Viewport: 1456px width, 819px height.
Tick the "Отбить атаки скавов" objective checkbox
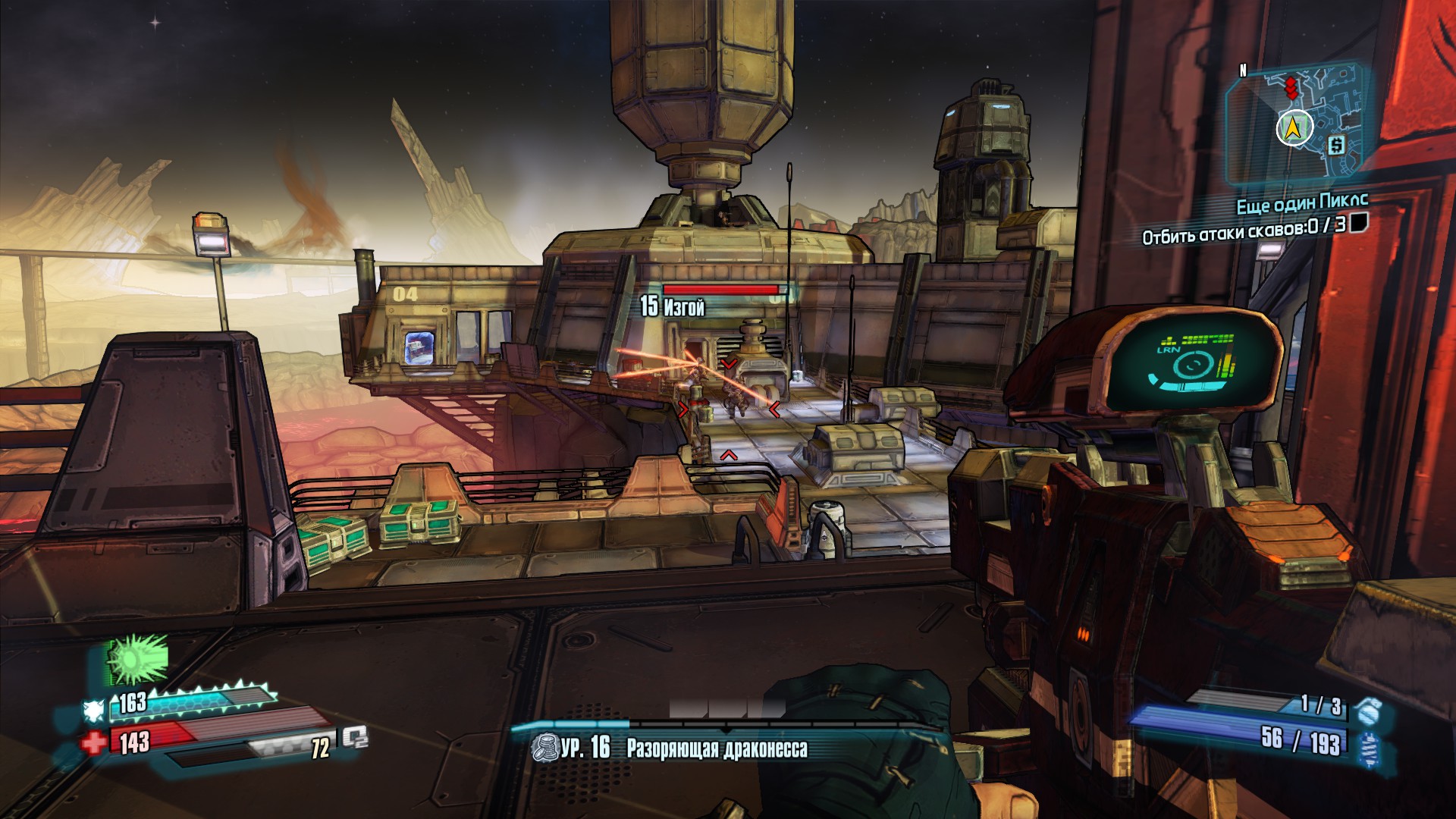(1358, 222)
